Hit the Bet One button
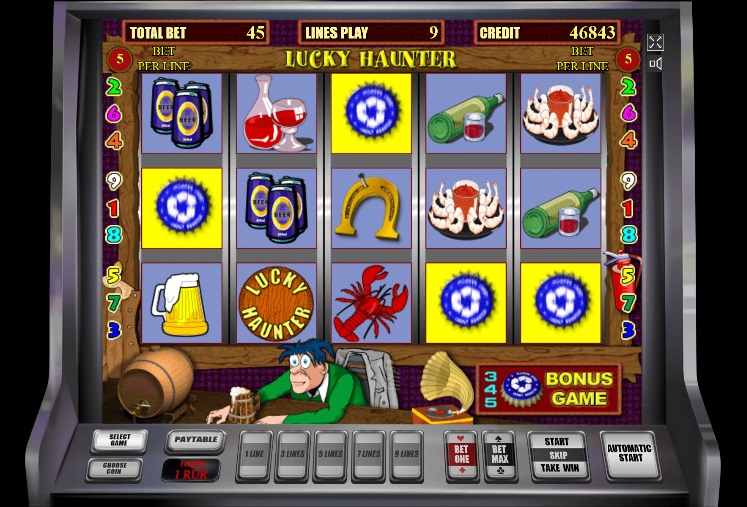This screenshot has width=747, height=507. [461, 455]
